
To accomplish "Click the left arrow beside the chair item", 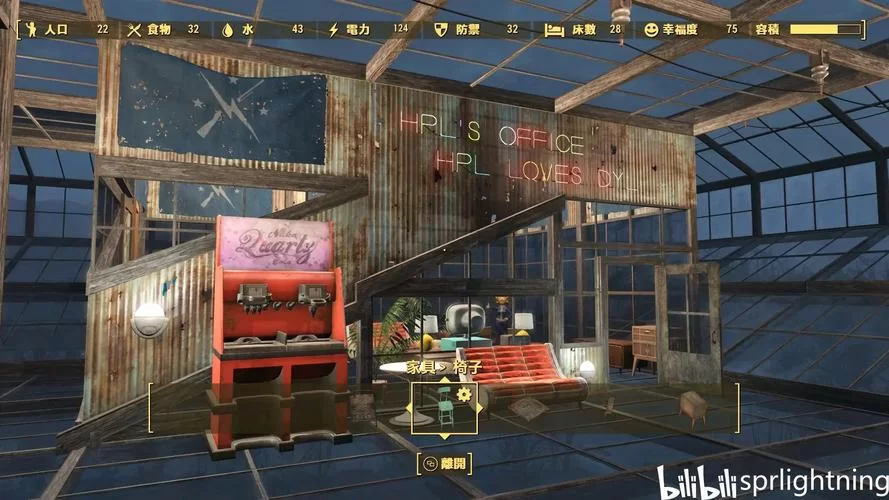I will coord(407,408).
